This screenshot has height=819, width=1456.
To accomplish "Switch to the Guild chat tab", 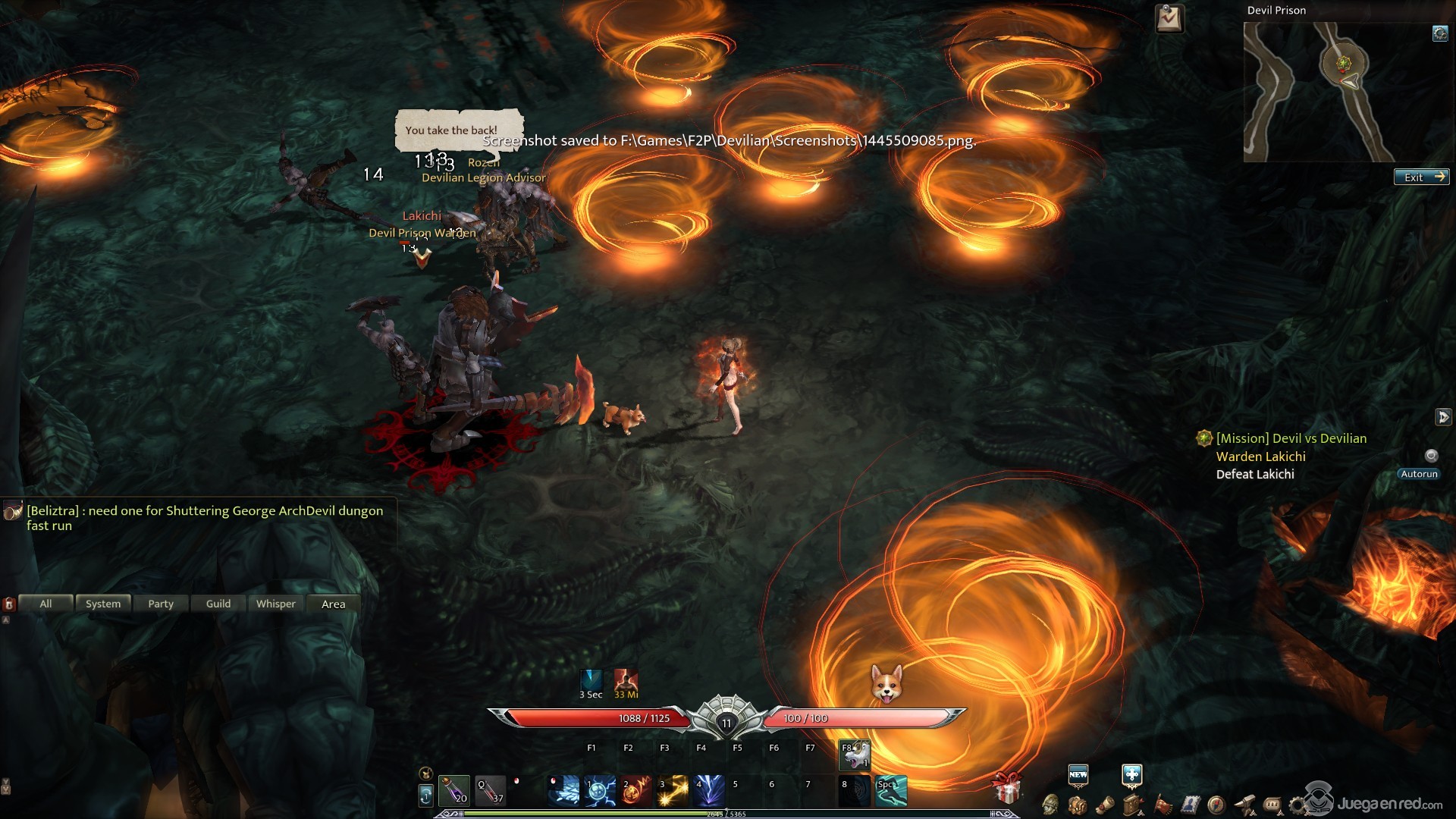I will [x=218, y=604].
